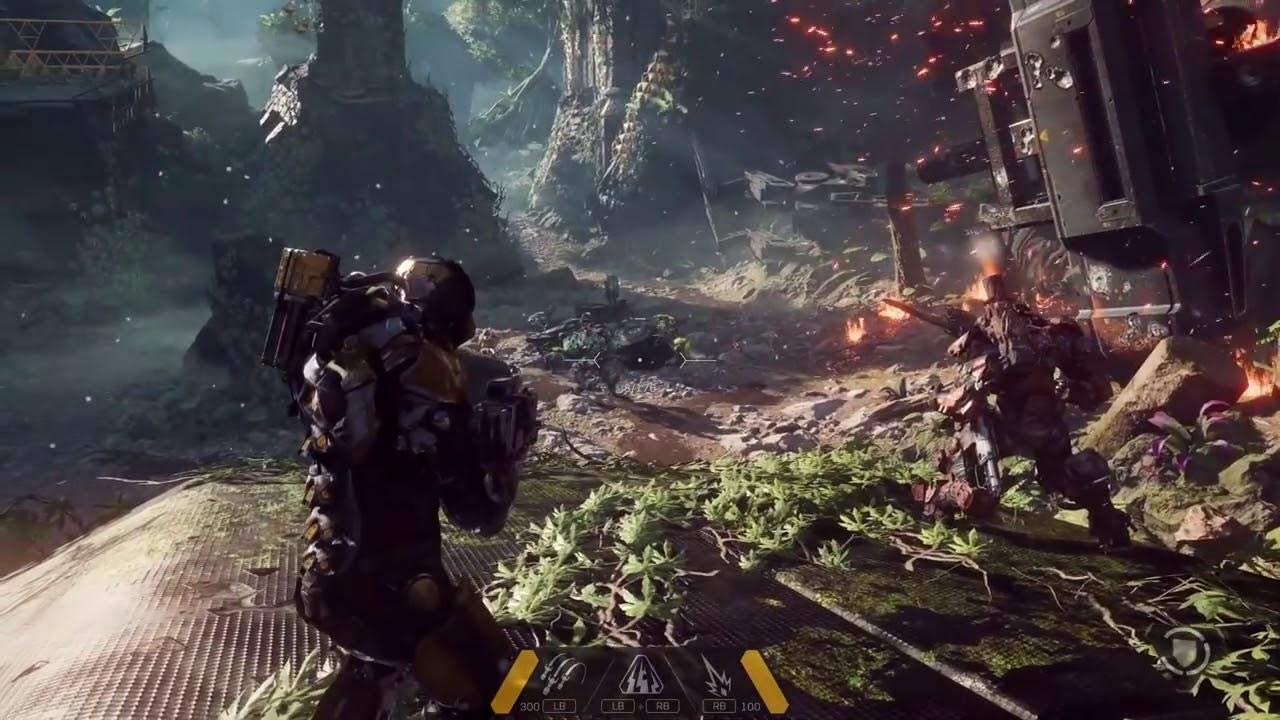The image size is (1280, 720).
Task: Click the plus sign between LB and RB prompts
Action: tap(642, 706)
